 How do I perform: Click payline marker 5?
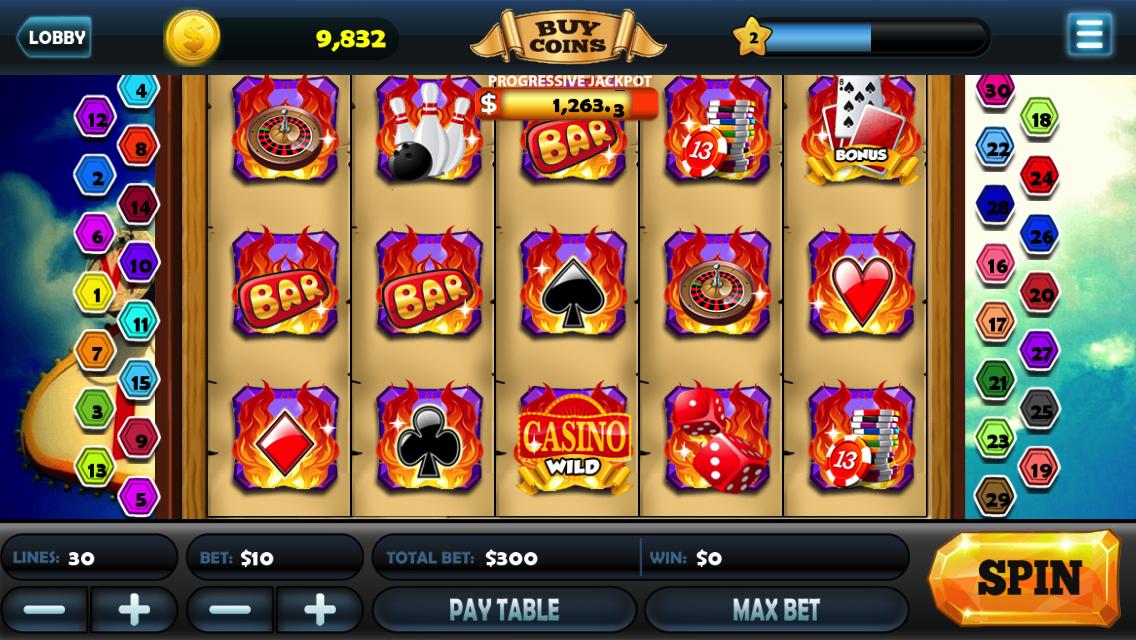[x=139, y=497]
